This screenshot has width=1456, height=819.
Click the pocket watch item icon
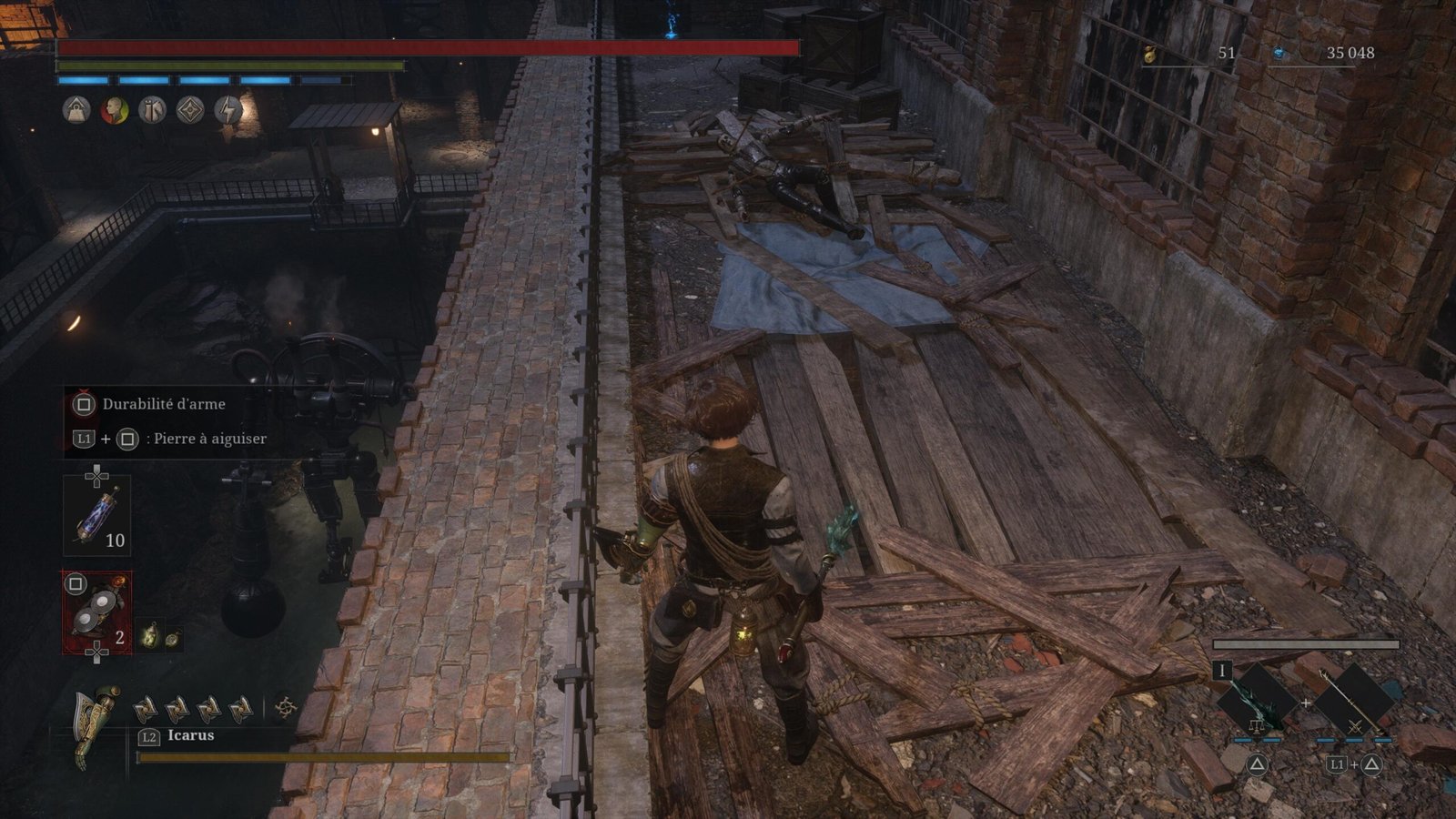pyautogui.click(x=171, y=638)
